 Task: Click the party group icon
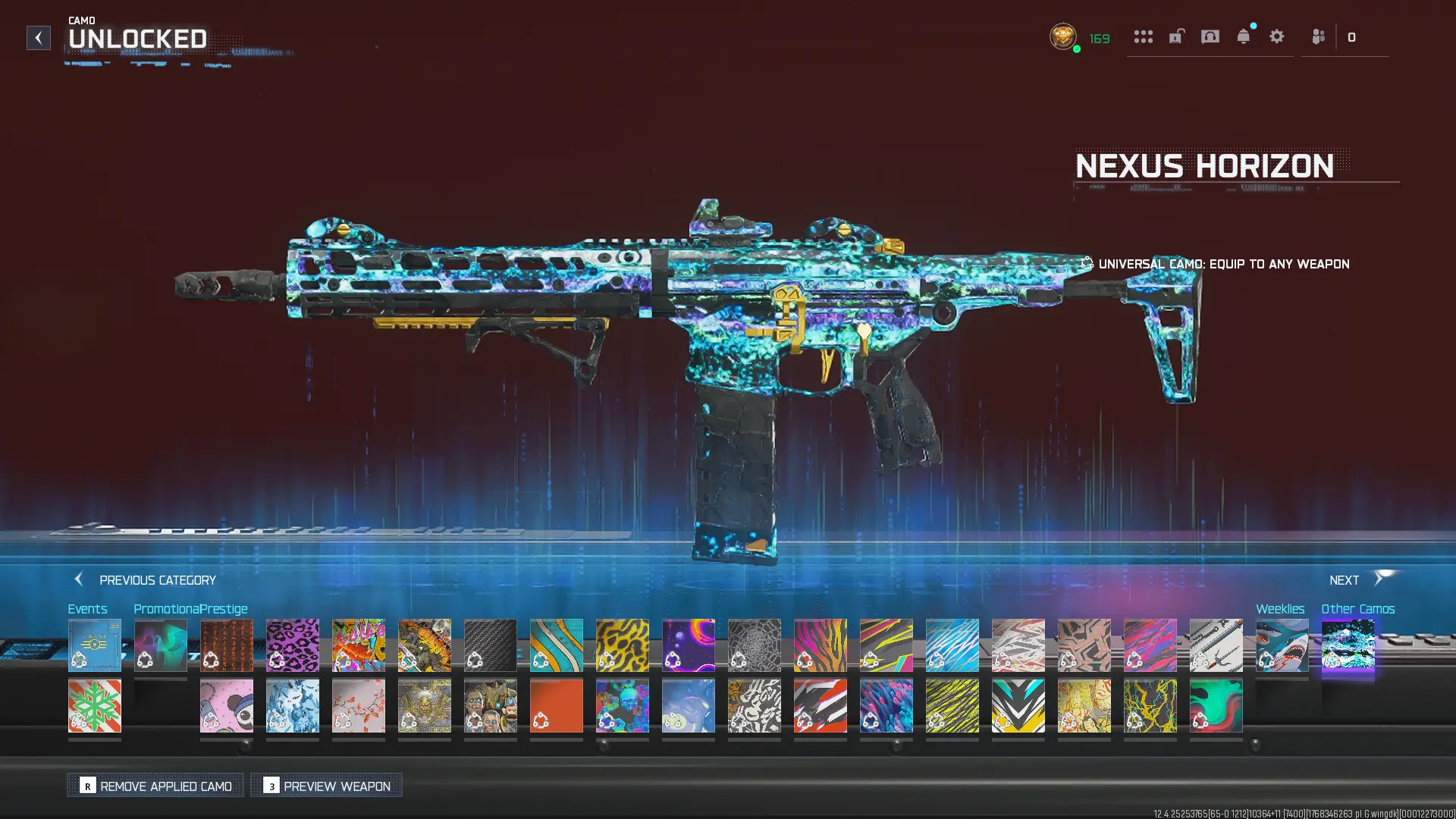[1317, 36]
